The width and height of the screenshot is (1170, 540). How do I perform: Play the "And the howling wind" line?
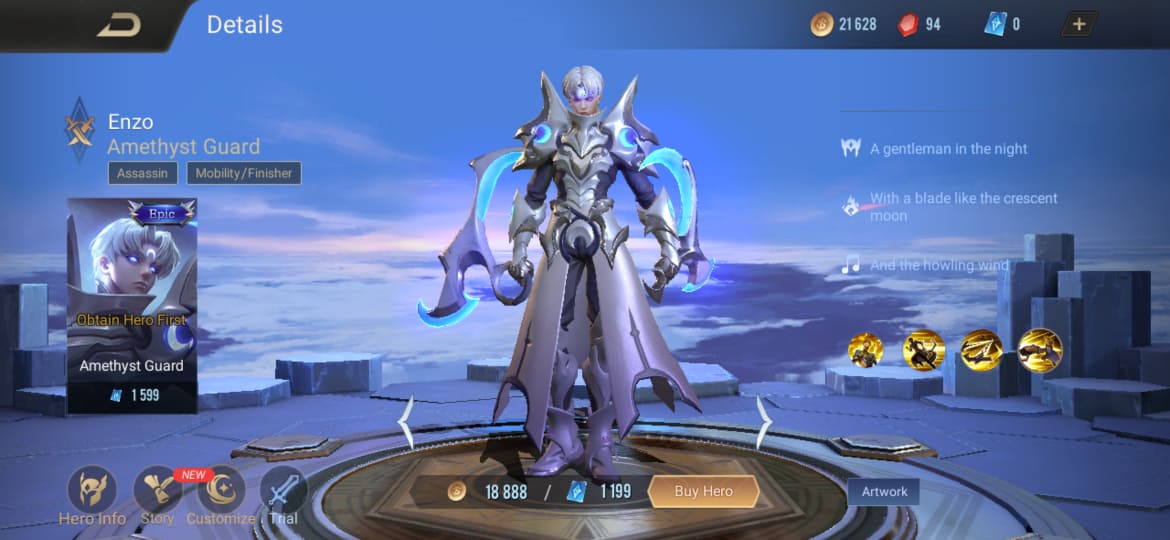point(938,265)
